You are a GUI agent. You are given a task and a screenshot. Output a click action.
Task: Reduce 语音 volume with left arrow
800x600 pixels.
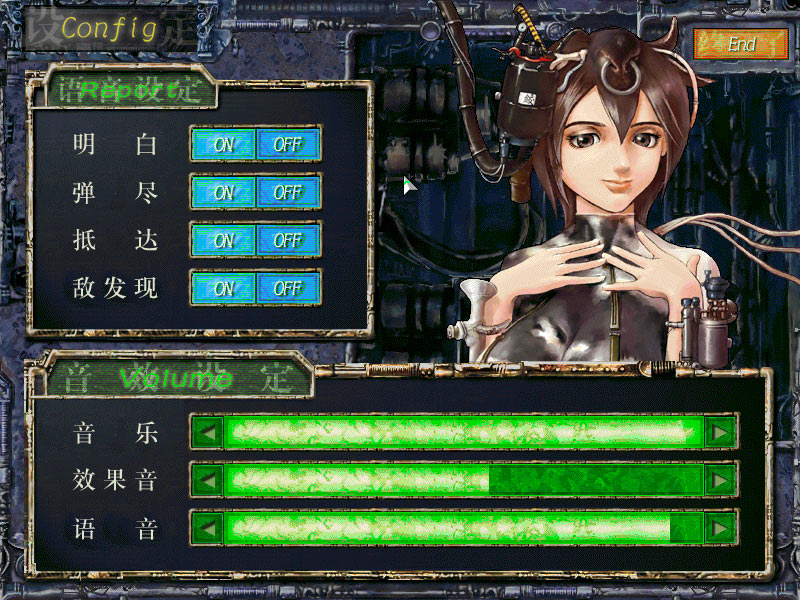(x=207, y=527)
